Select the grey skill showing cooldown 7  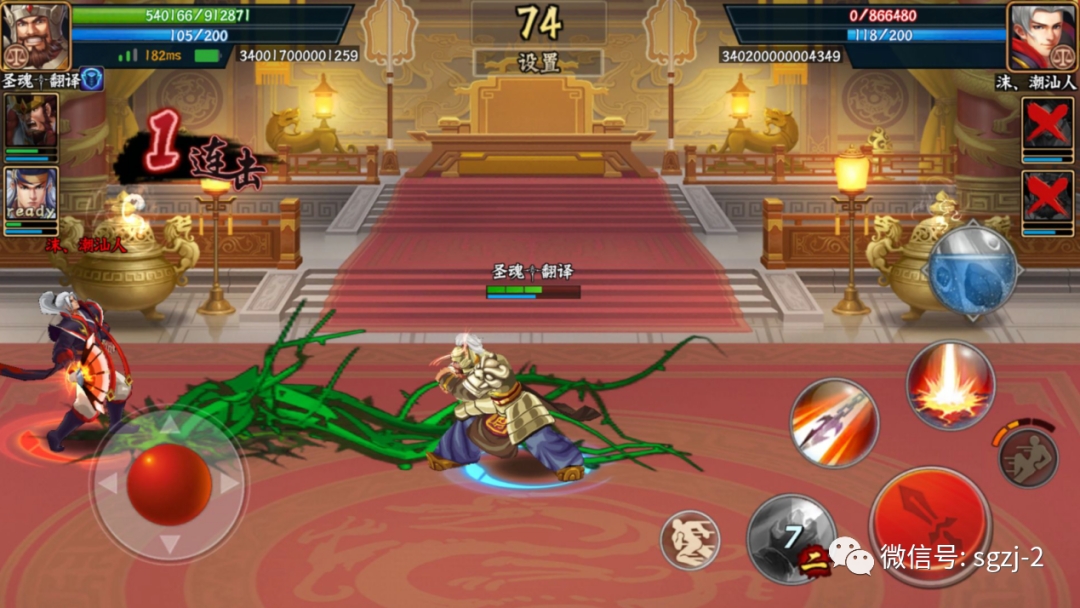[790, 538]
